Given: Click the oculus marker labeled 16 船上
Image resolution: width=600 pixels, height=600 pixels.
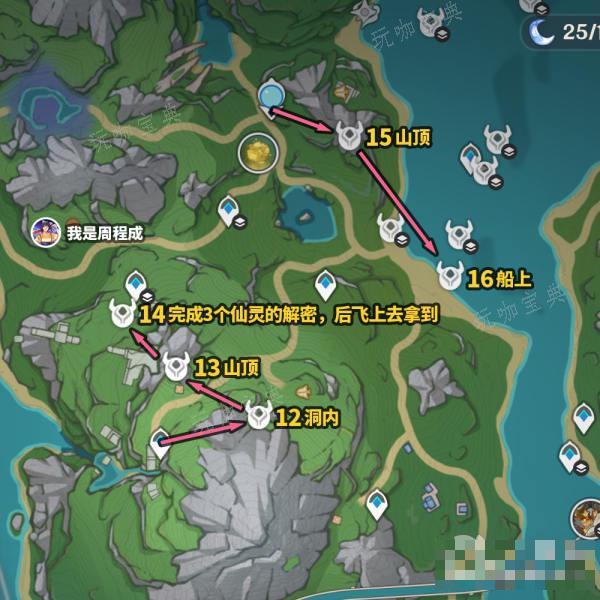Looking at the screenshot, I should click(449, 275).
